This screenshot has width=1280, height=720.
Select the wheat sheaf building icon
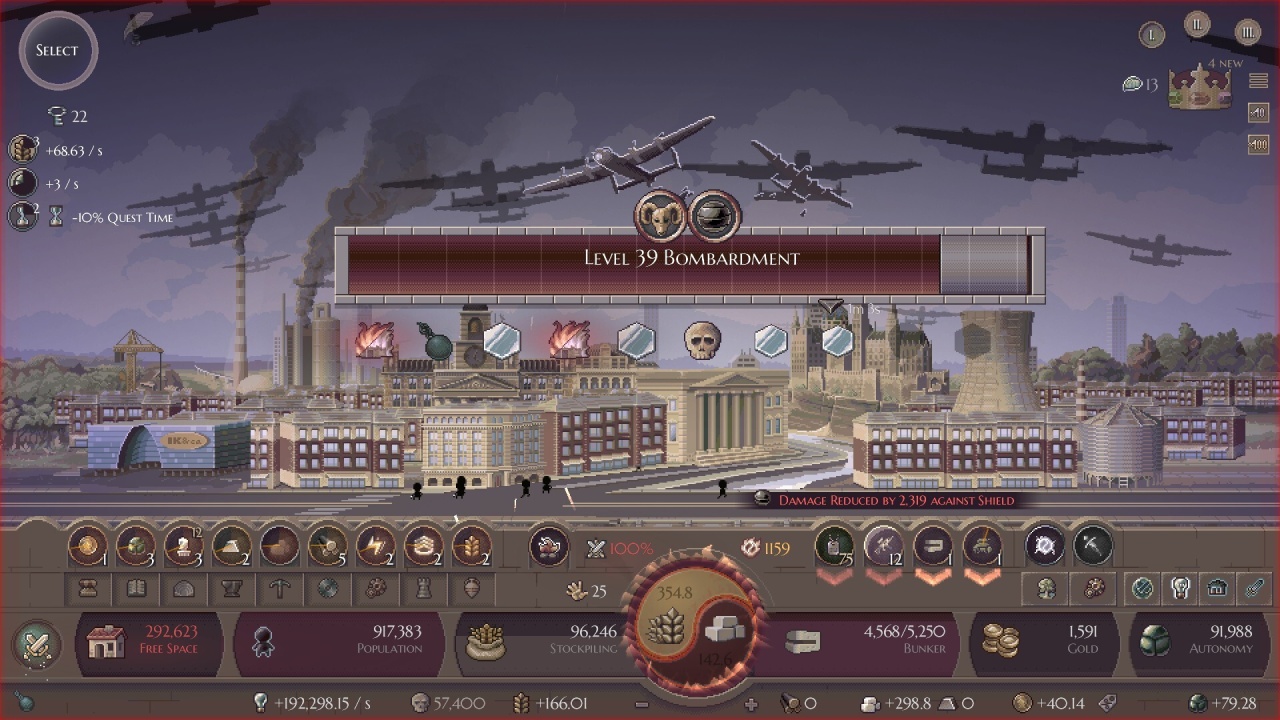[472, 547]
